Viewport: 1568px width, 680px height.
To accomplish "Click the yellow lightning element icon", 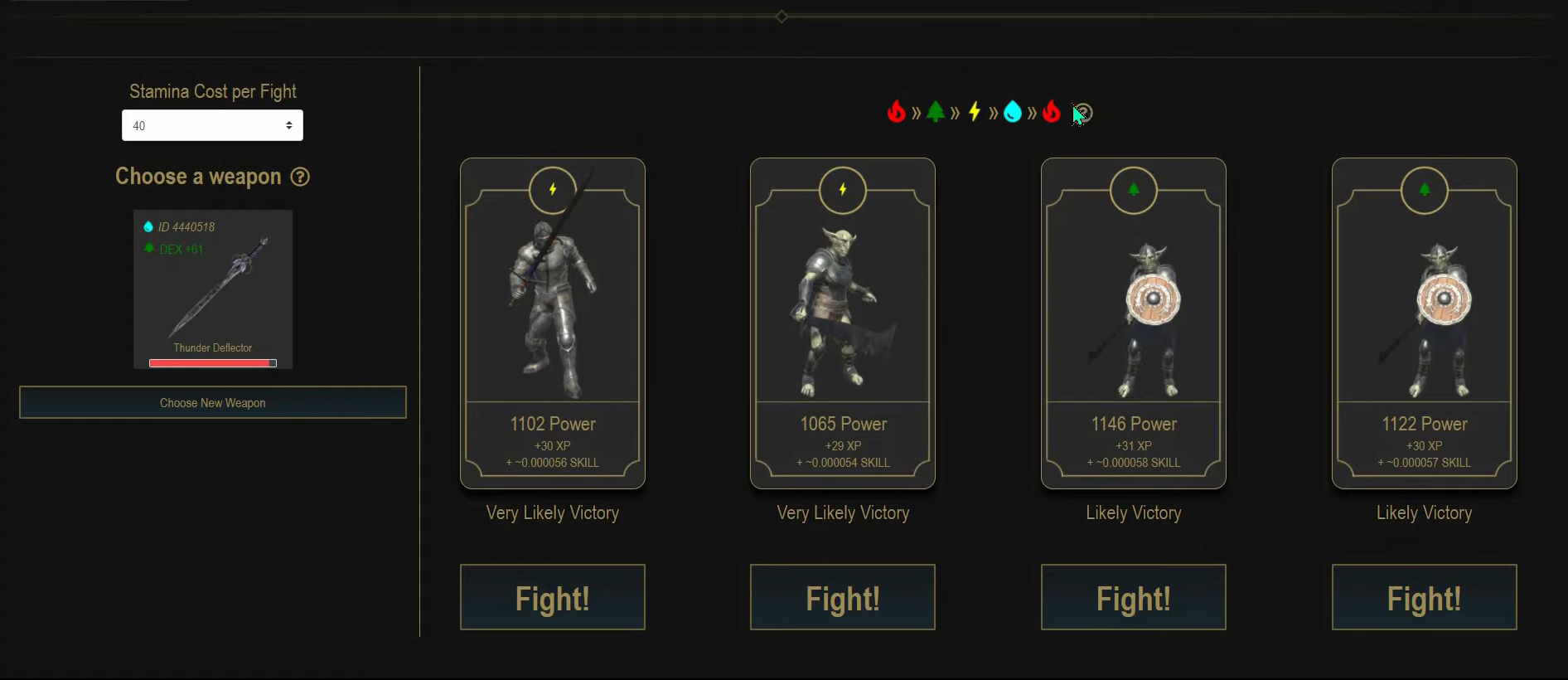I will tap(975, 112).
